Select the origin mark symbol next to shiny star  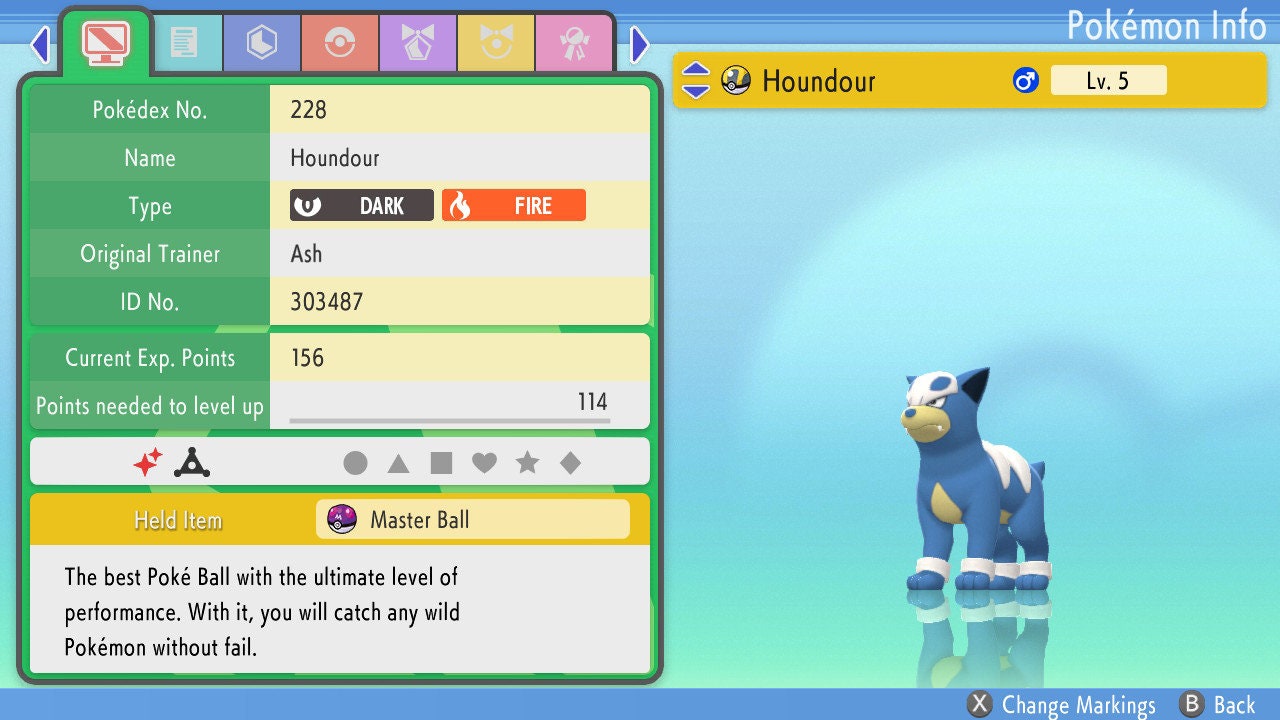(x=190, y=461)
